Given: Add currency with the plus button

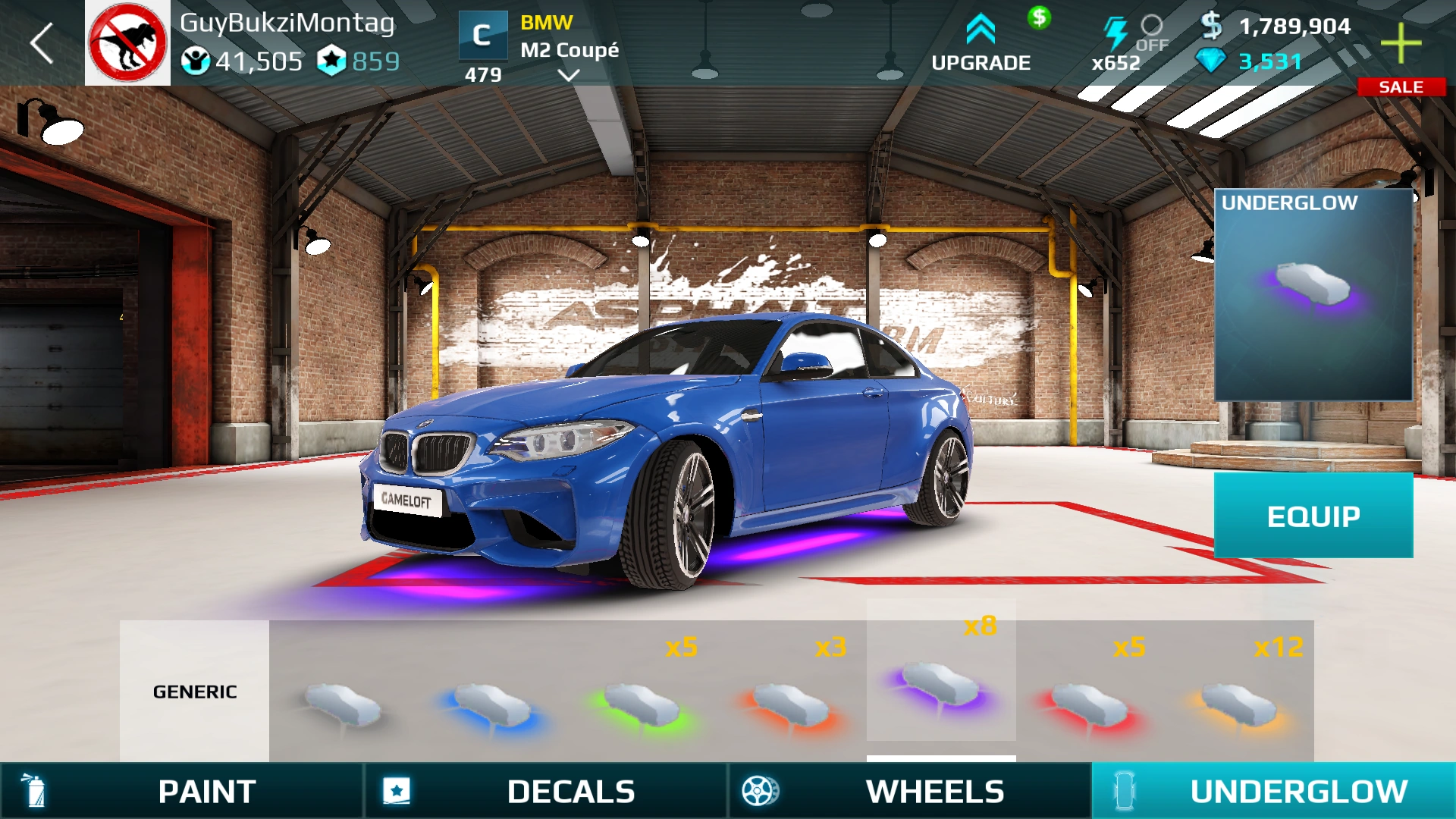Looking at the screenshot, I should click(1401, 43).
